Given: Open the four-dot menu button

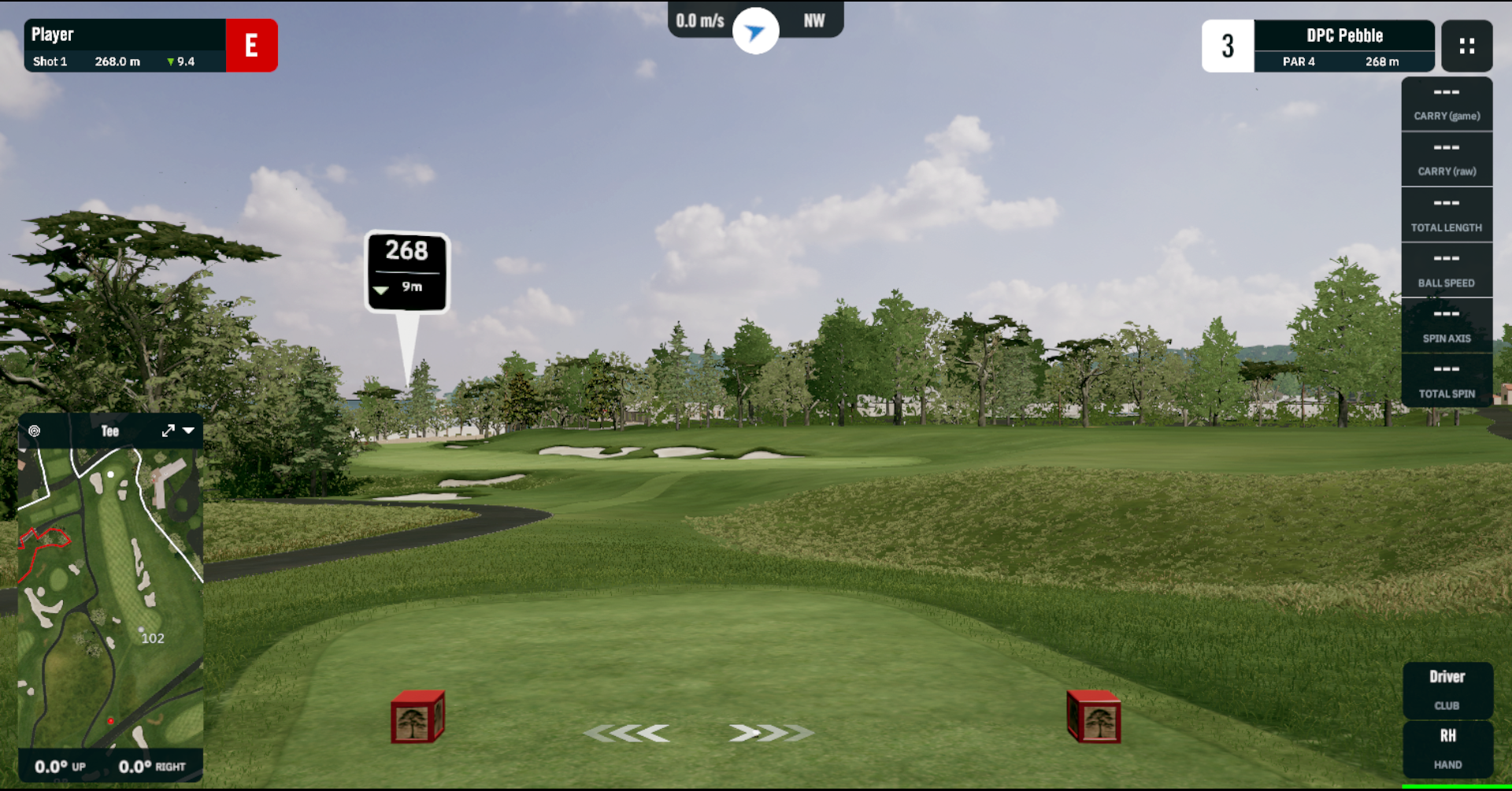Looking at the screenshot, I should pyautogui.click(x=1466, y=46).
